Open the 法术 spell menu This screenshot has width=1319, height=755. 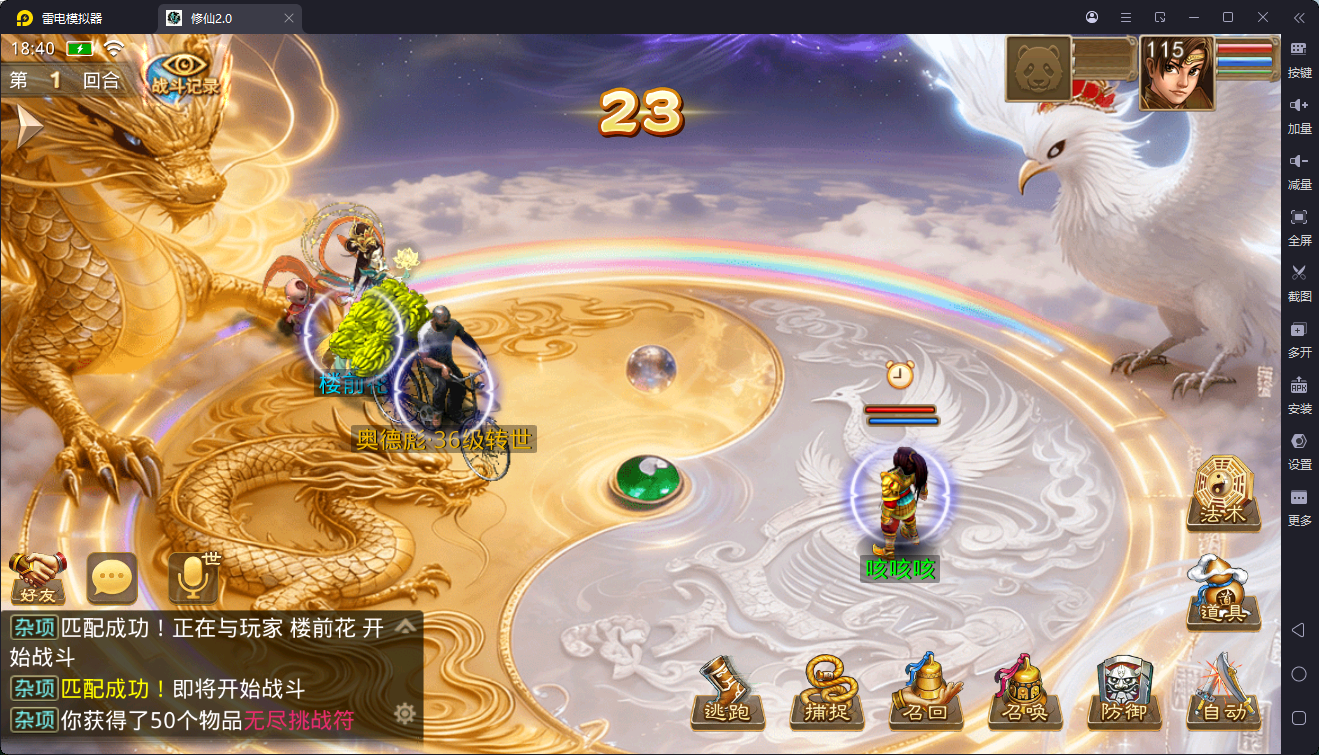[1222, 492]
